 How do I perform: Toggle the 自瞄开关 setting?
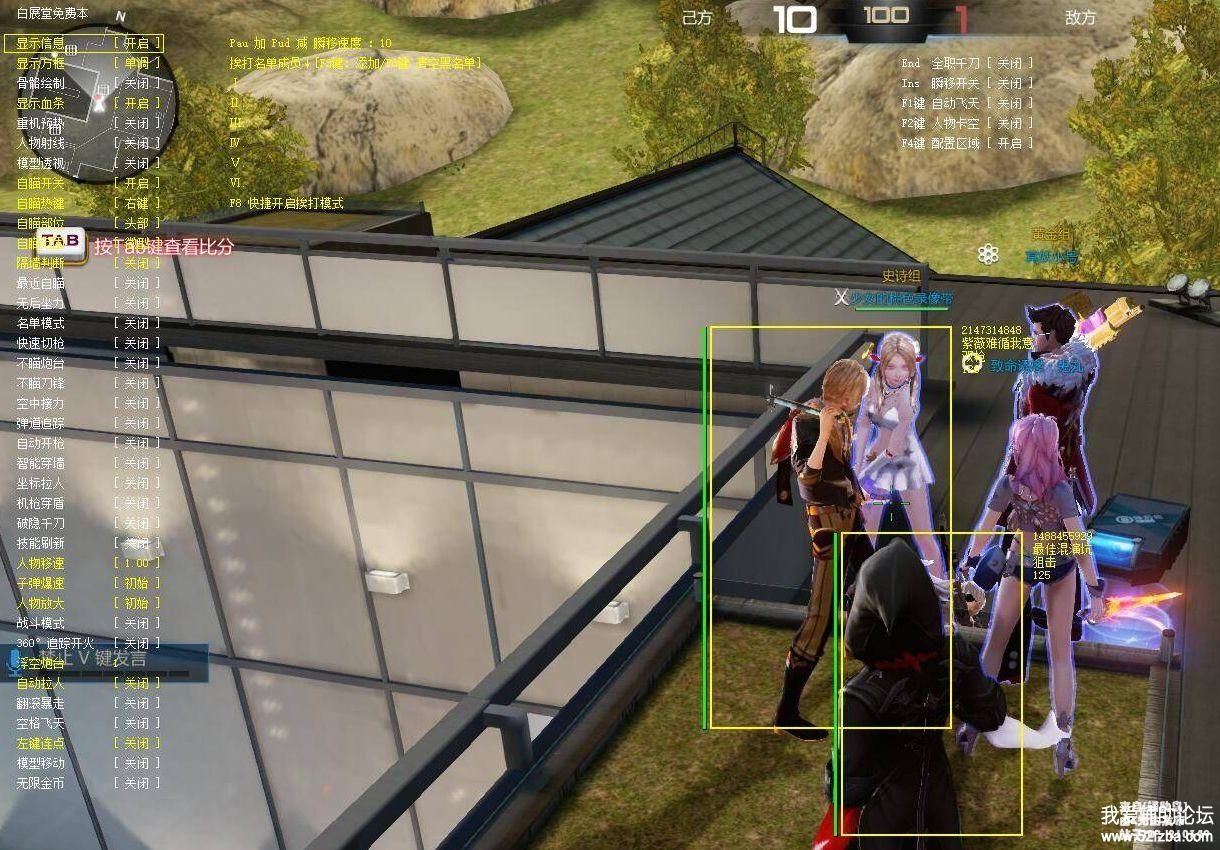[87, 183]
